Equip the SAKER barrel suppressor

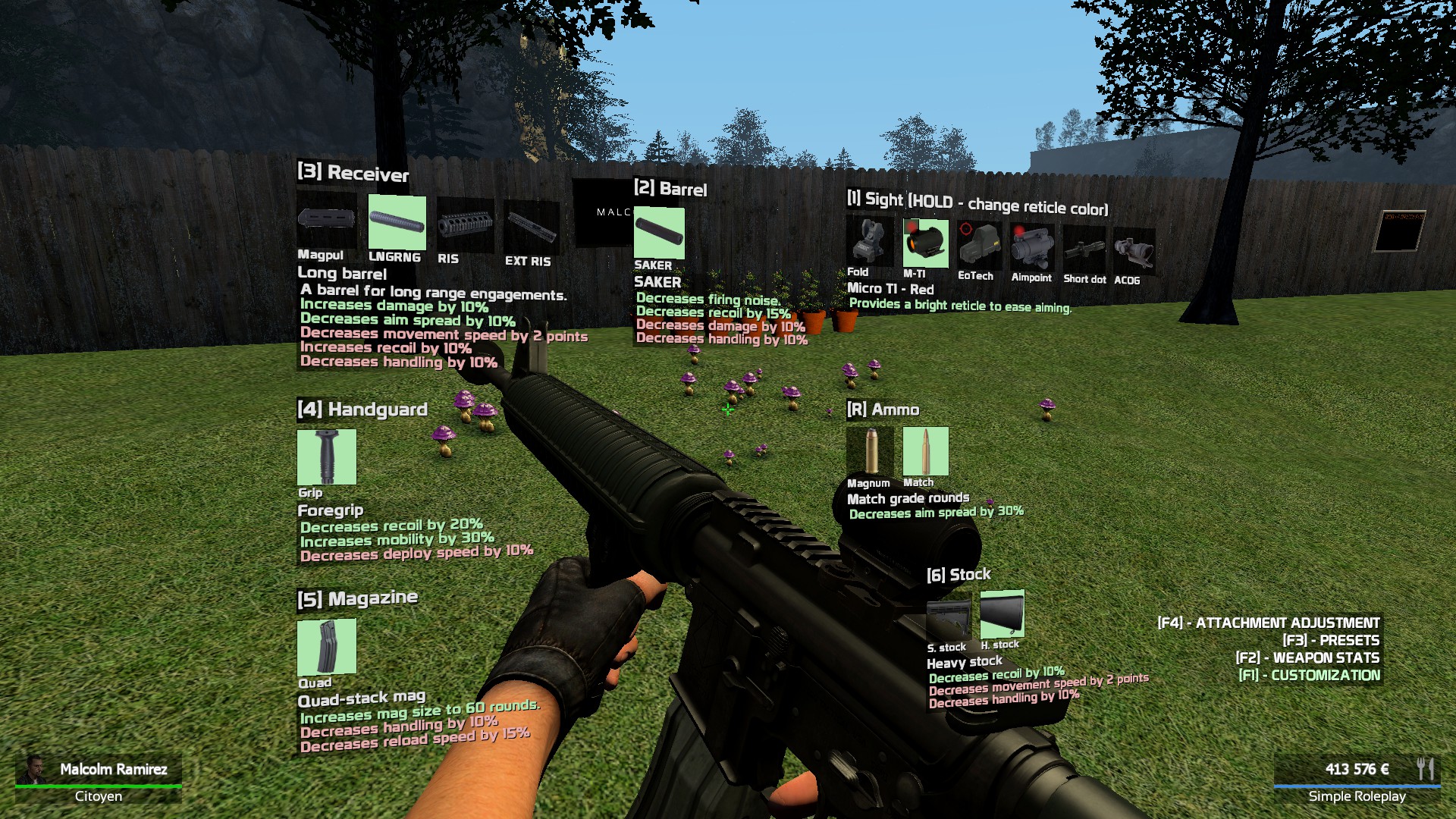(x=658, y=233)
